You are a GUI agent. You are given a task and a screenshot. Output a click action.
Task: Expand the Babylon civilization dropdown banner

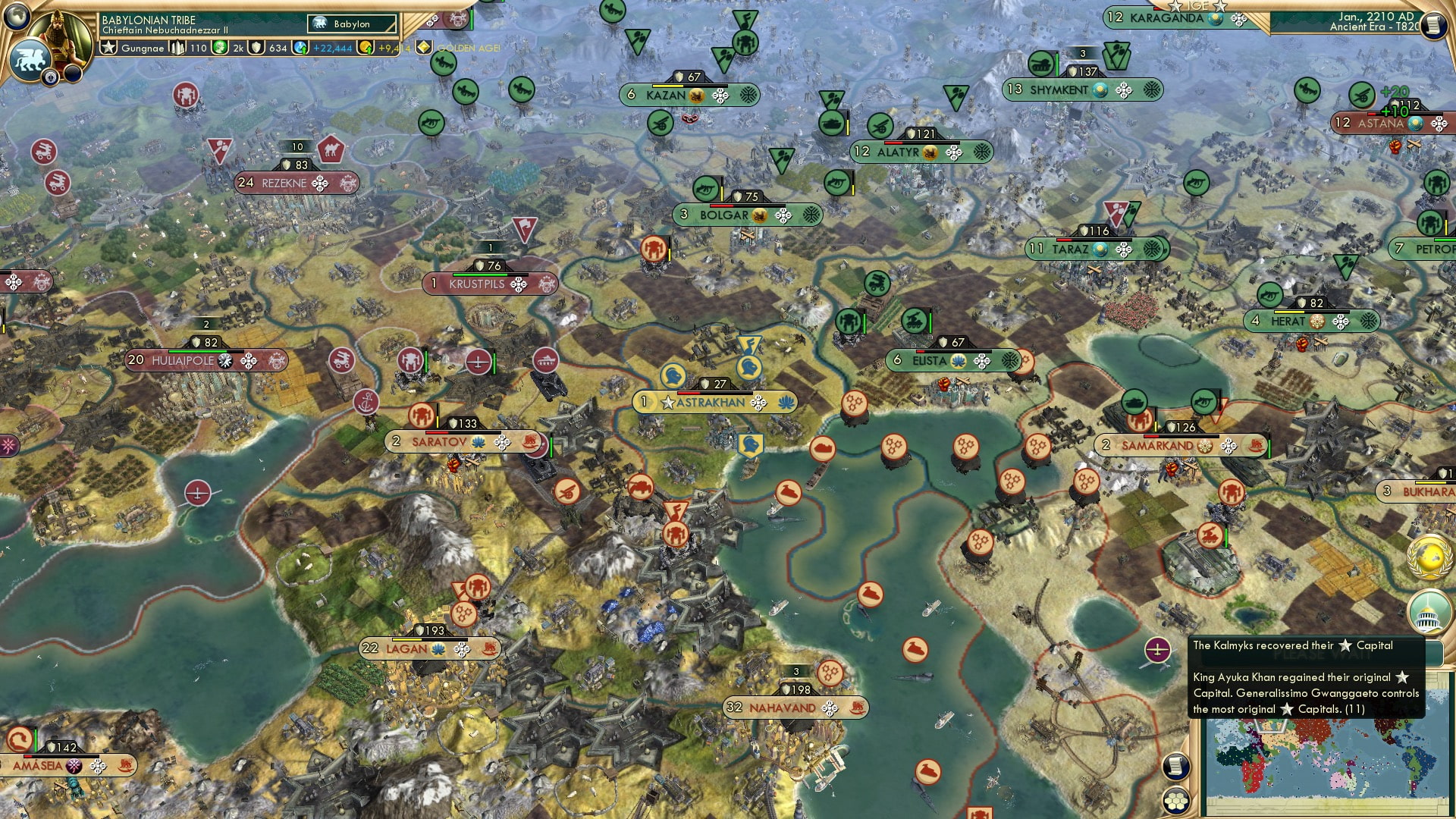350,24
